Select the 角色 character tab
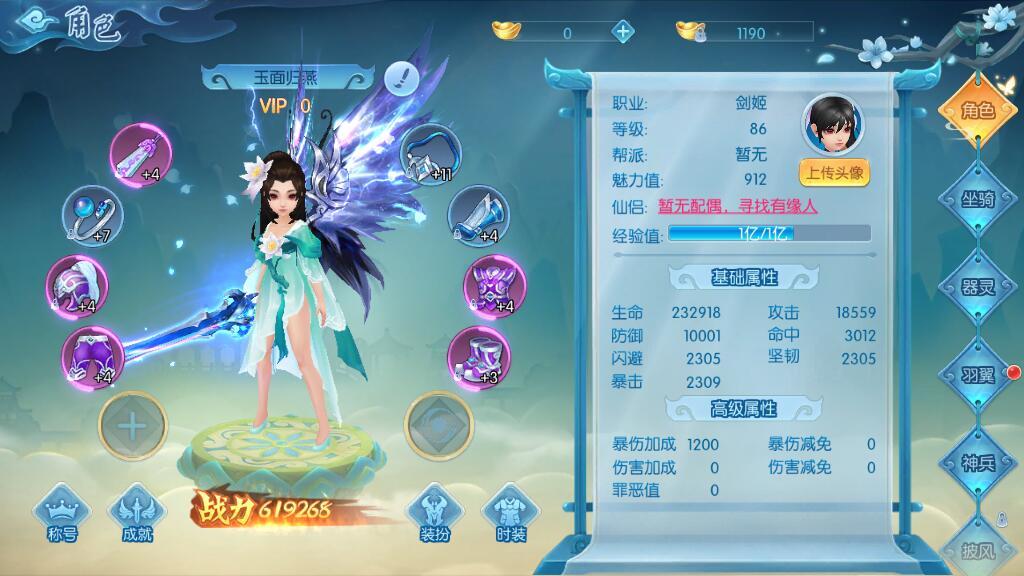This screenshot has width=1024, height=576. 978,110
